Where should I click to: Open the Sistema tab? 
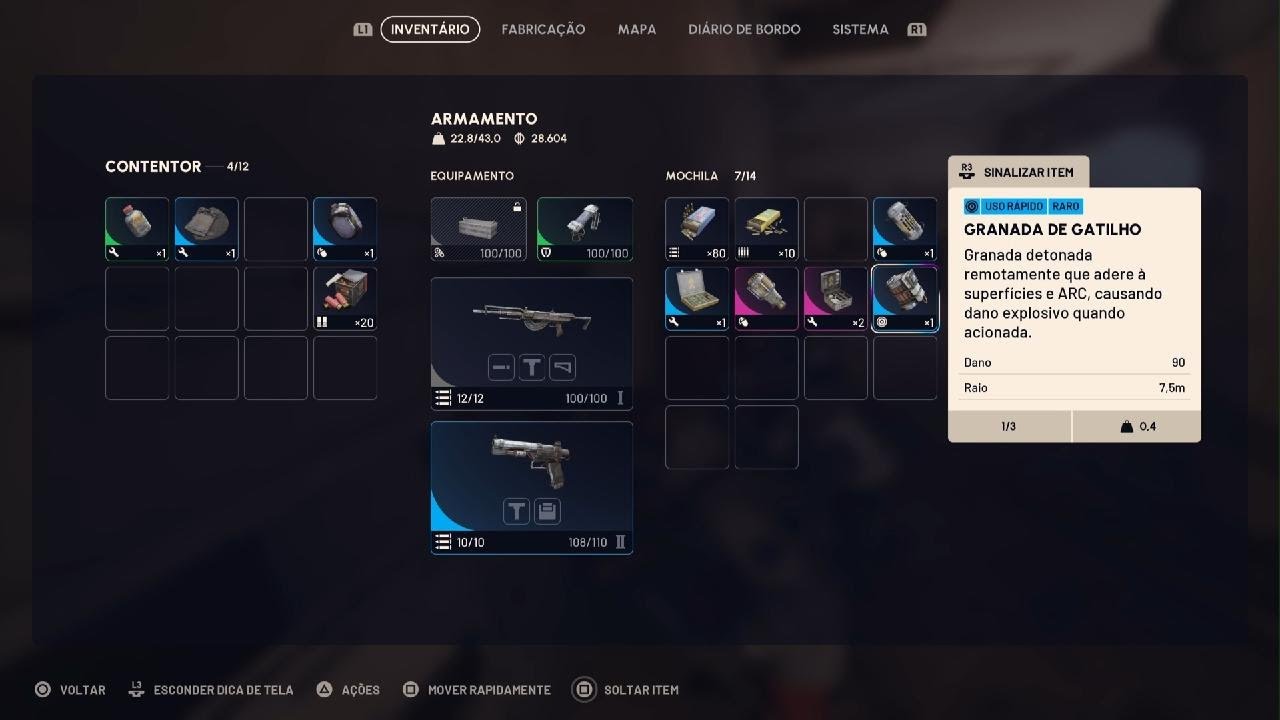[860, 30]
